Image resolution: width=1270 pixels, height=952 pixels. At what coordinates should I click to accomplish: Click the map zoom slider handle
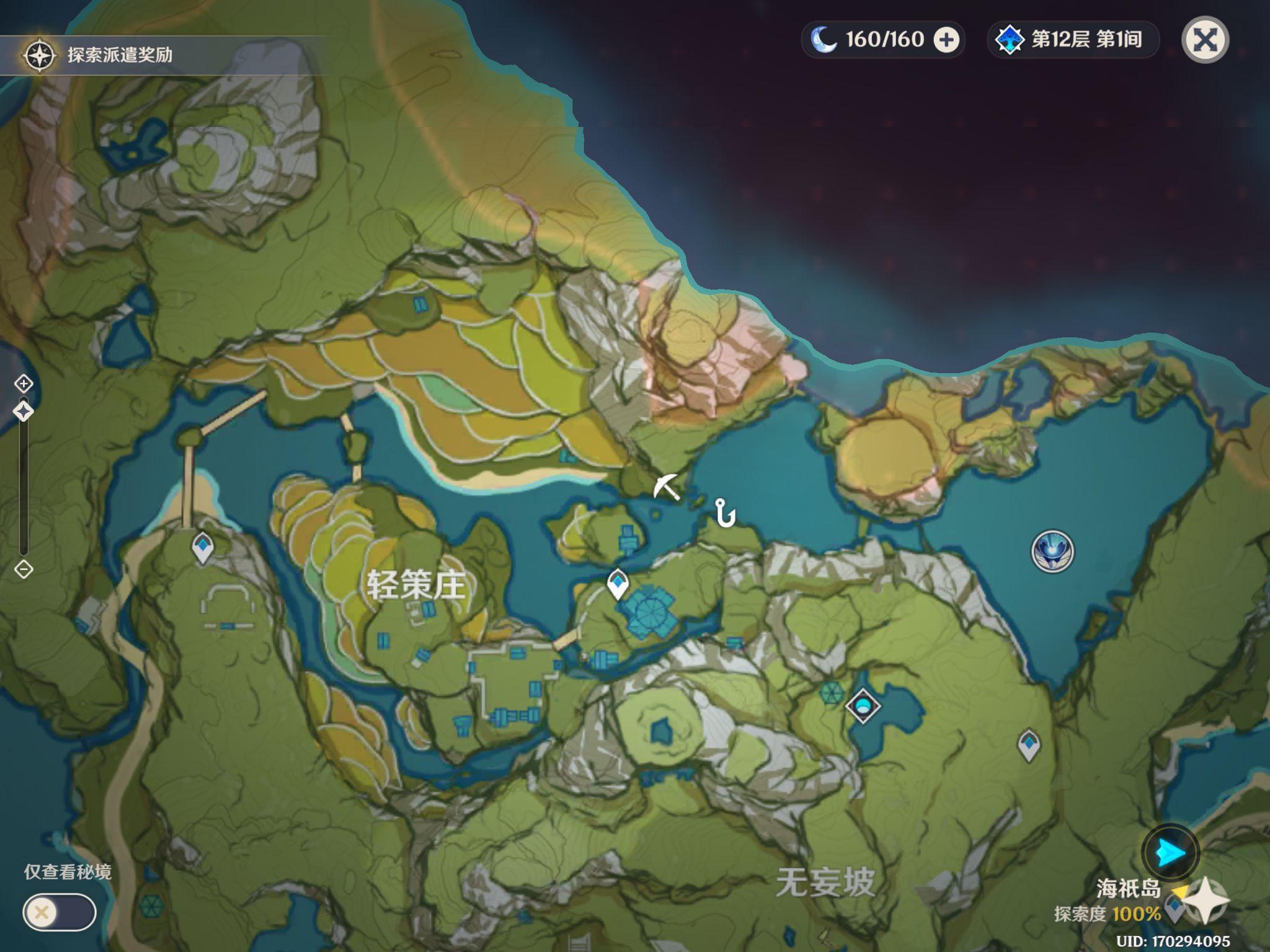[x=24, y=411]
